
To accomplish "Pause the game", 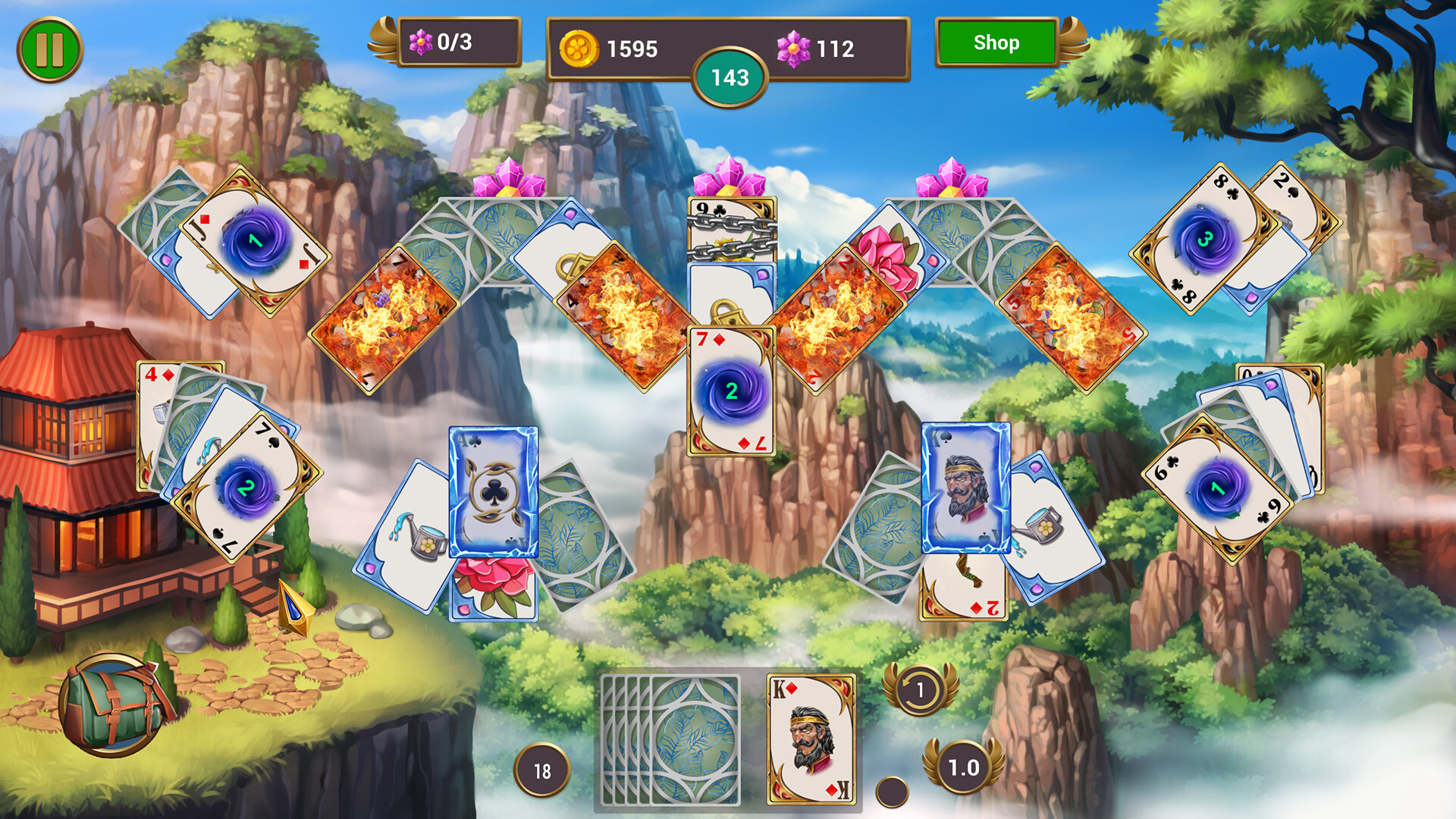I will coord(49,47).
